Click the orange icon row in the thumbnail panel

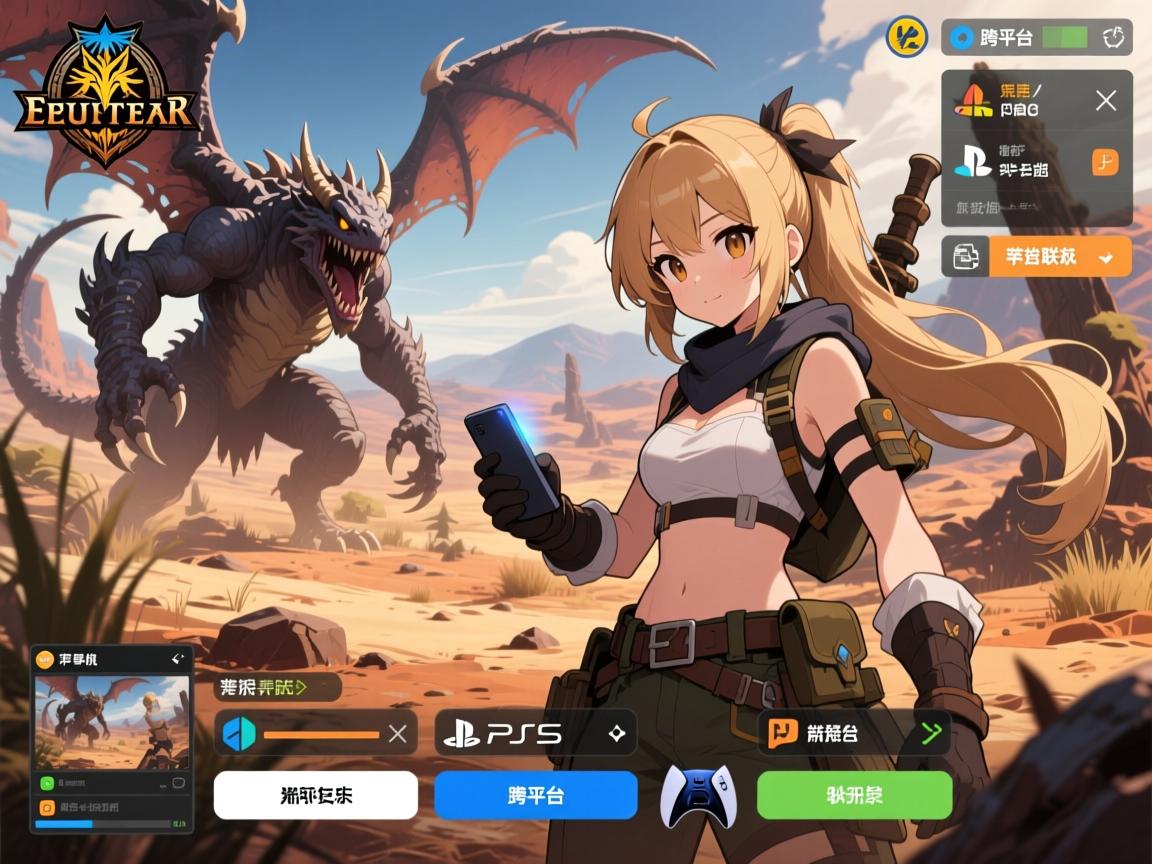coord(112,806)
